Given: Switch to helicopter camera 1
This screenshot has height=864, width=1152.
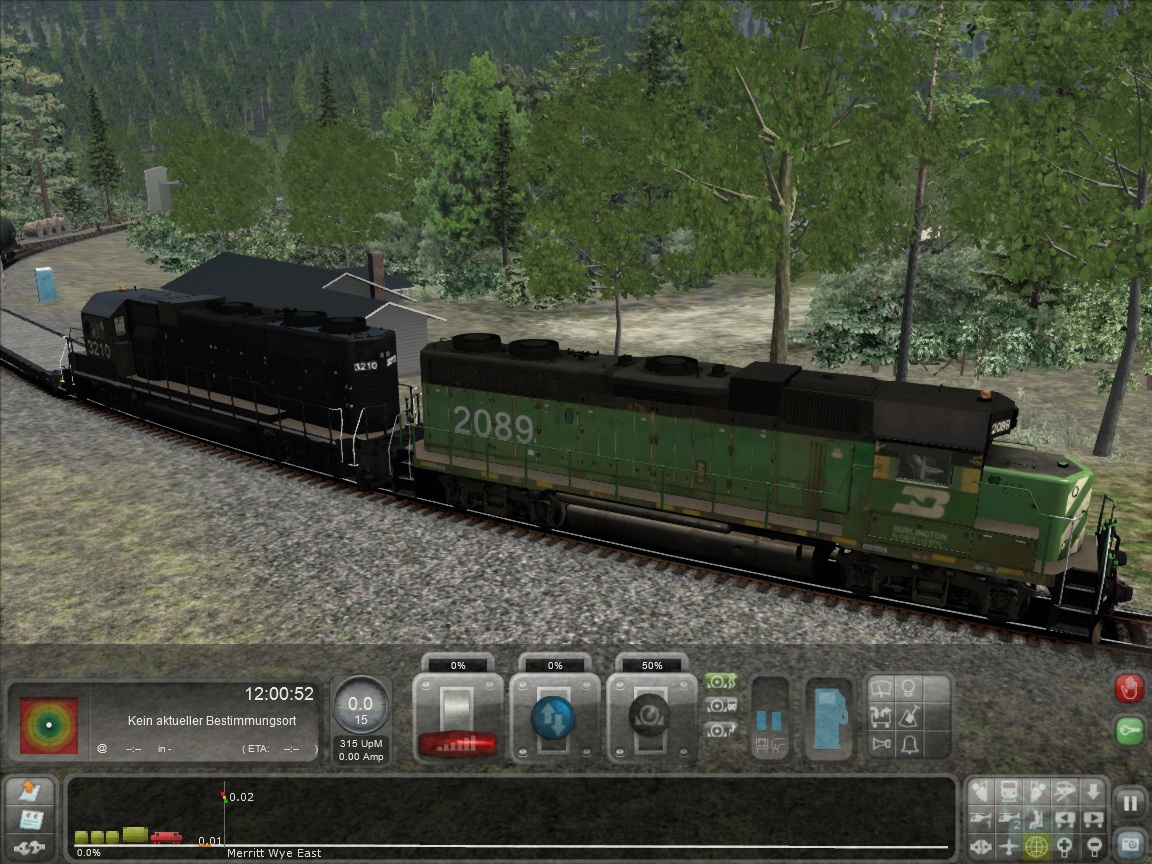Looking at the screenshot, I should (x=982, y=820).
